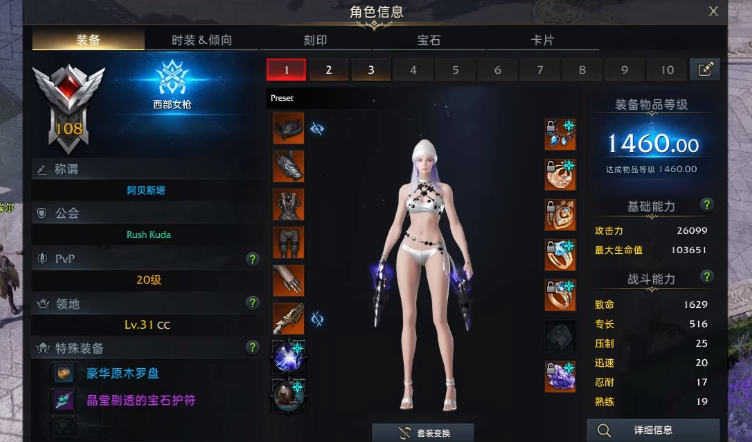Open the 刻印 engravings tab

[315, 41]
